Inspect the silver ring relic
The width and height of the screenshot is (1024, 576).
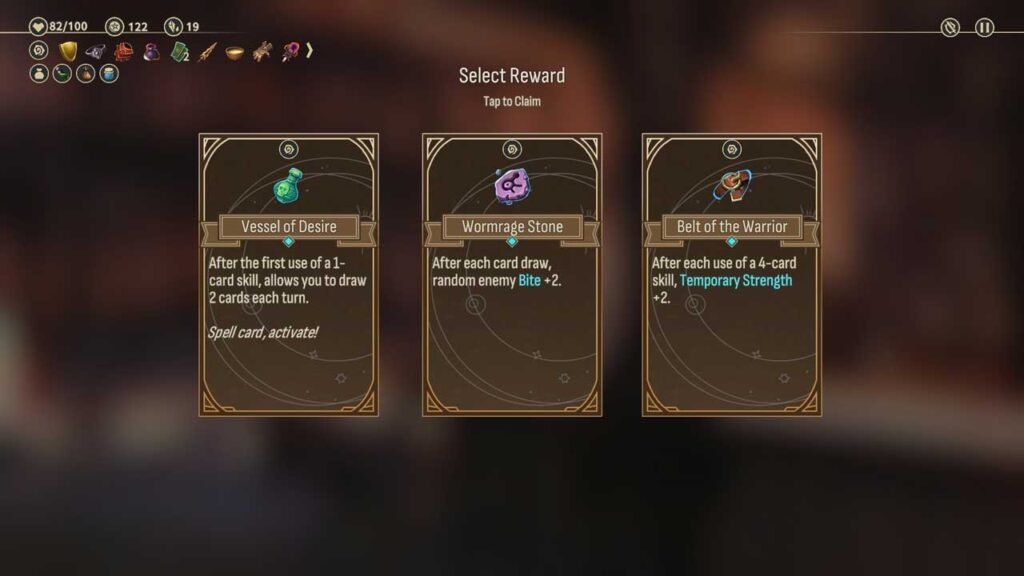95,50
